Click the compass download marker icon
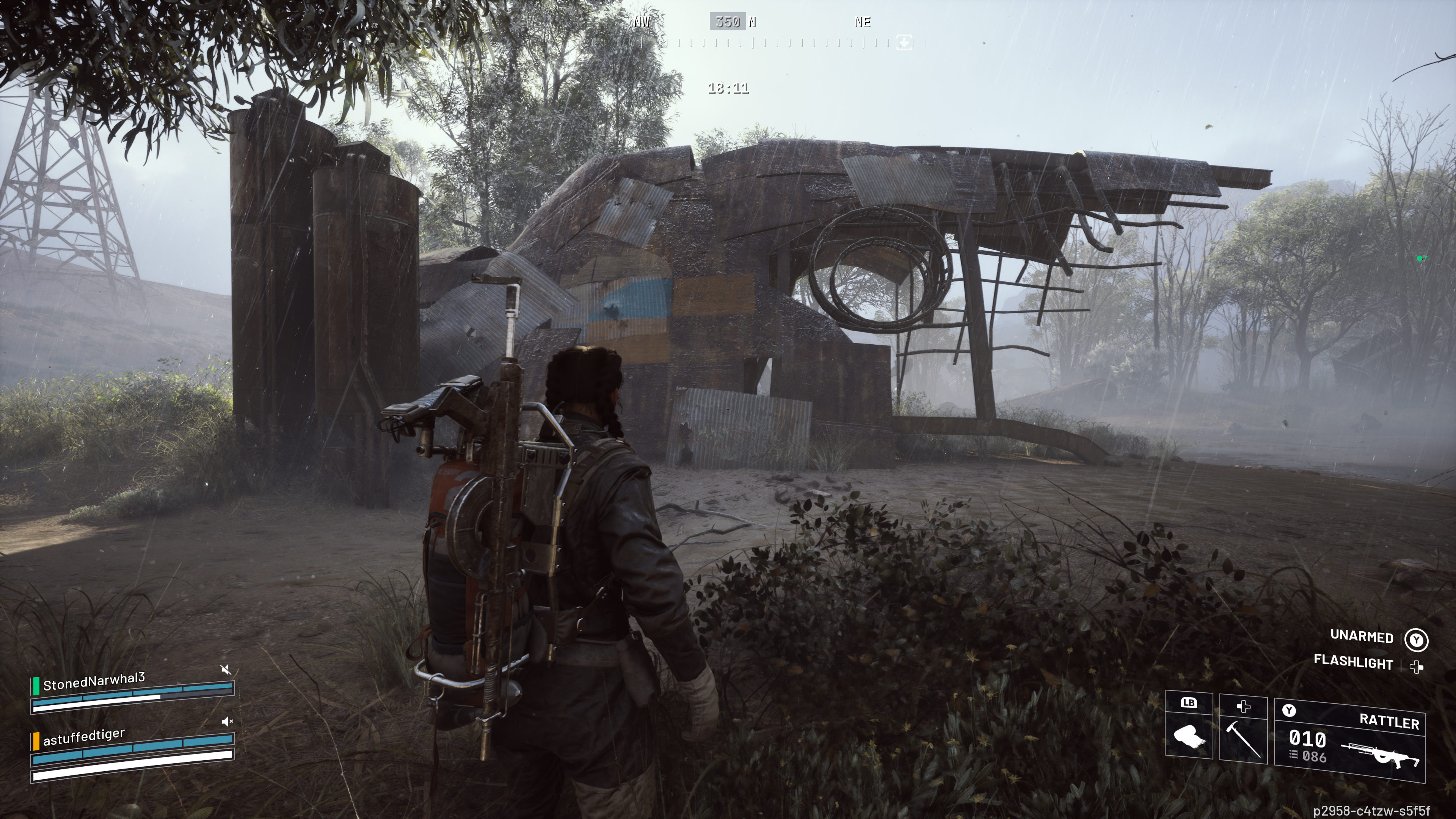This screenshot has width=1456, height=819. (x=904, y=42)
